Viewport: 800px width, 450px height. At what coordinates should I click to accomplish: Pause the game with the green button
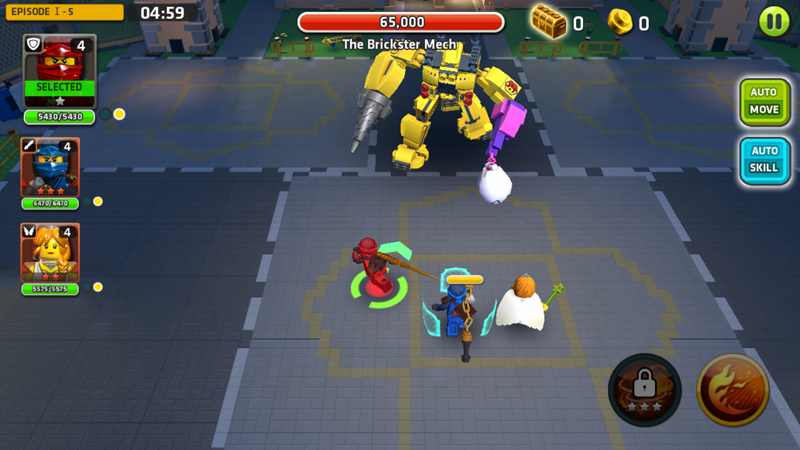click(x=773, y=21)
